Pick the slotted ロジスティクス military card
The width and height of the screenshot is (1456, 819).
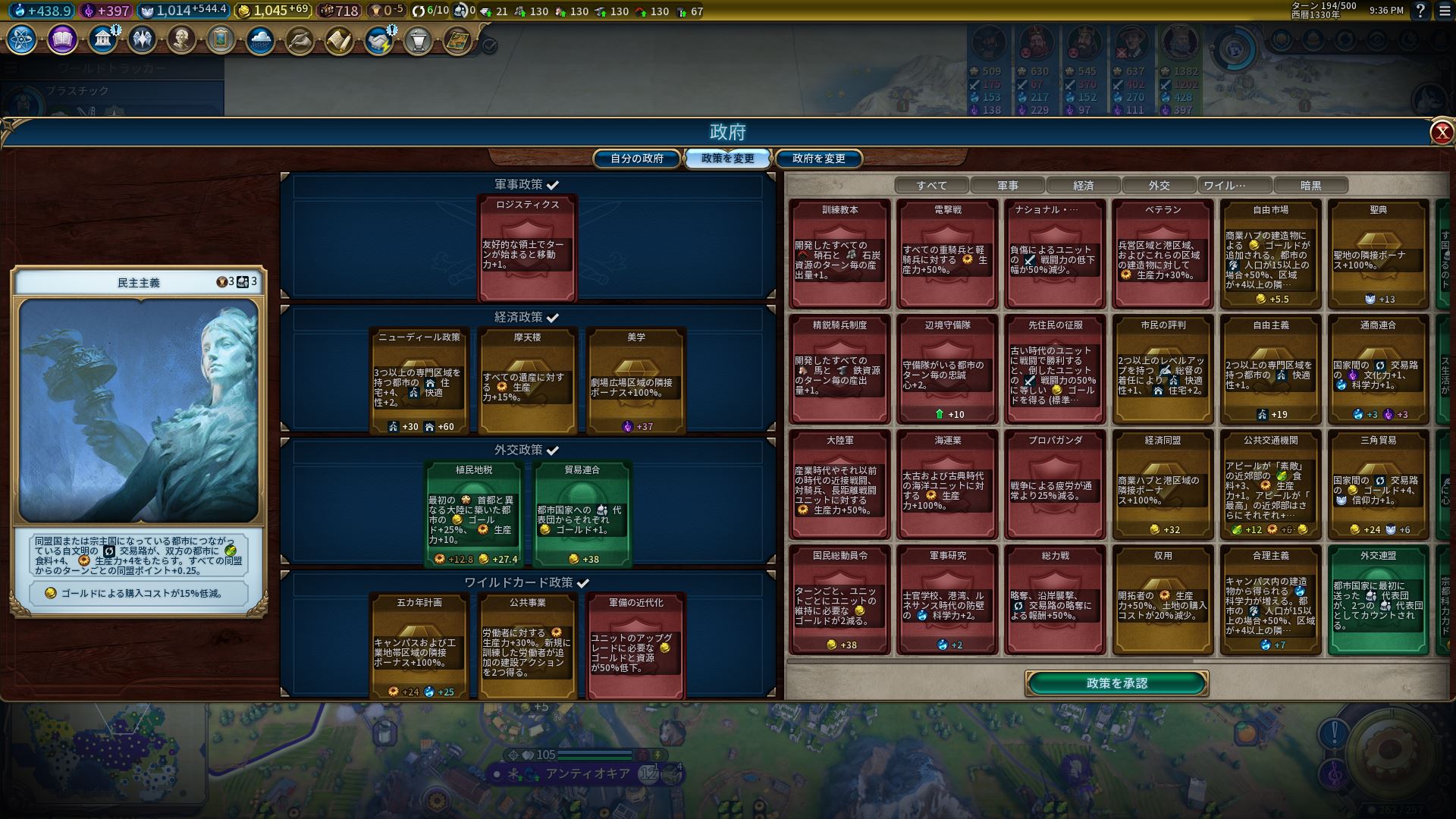click(x=527, y=247)
